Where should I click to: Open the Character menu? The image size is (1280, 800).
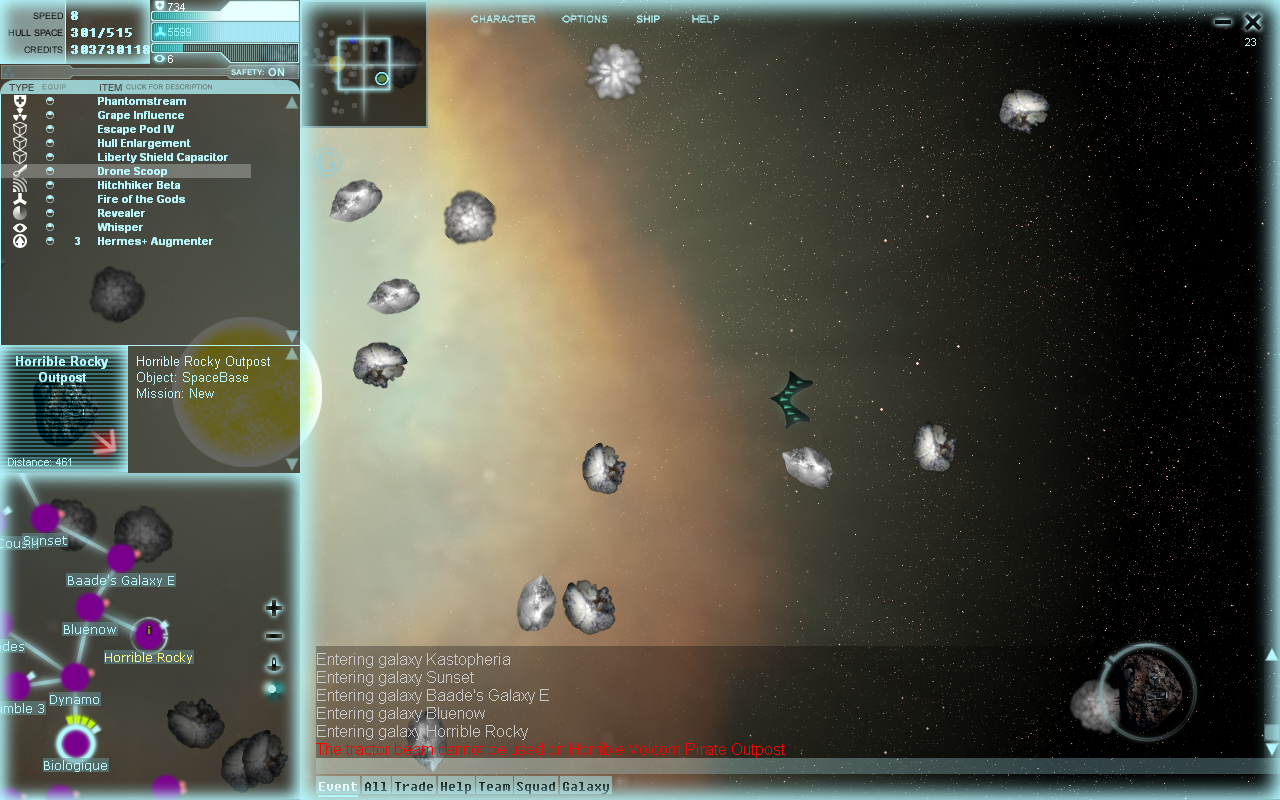click(503, 19)
